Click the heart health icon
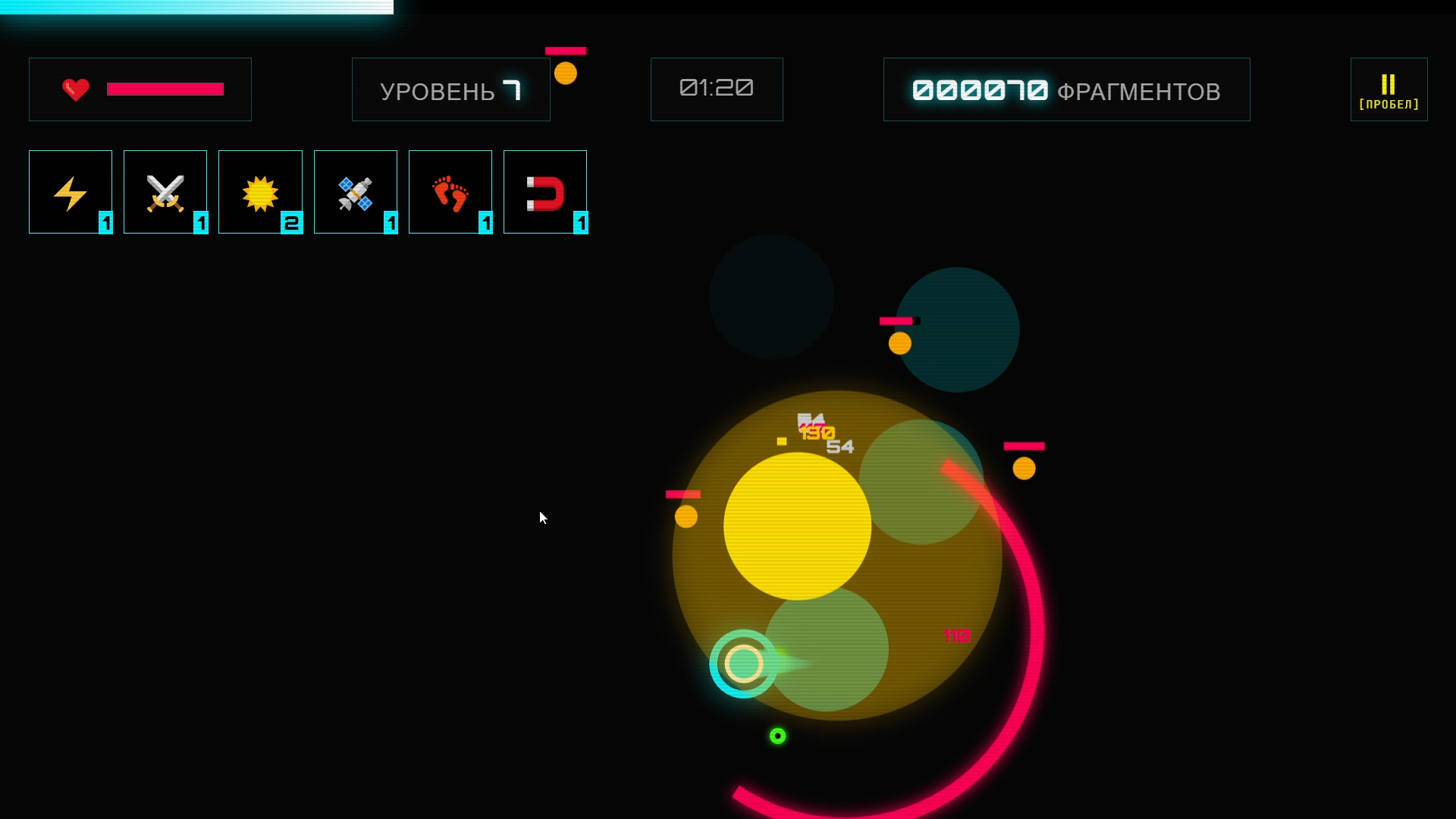This screenshot has height=819, width=1456. click(x=76, y=89)
